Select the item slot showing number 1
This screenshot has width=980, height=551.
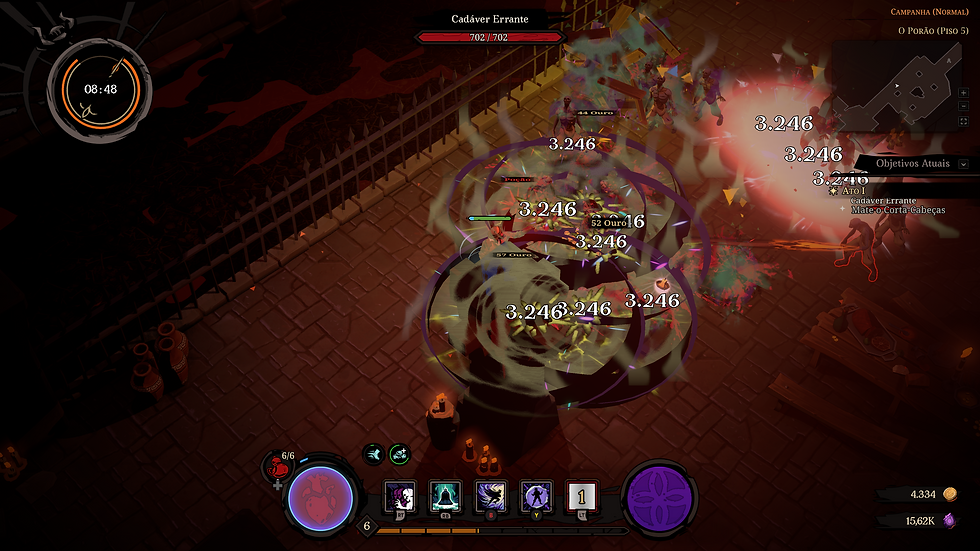click(x=582, y=495)
